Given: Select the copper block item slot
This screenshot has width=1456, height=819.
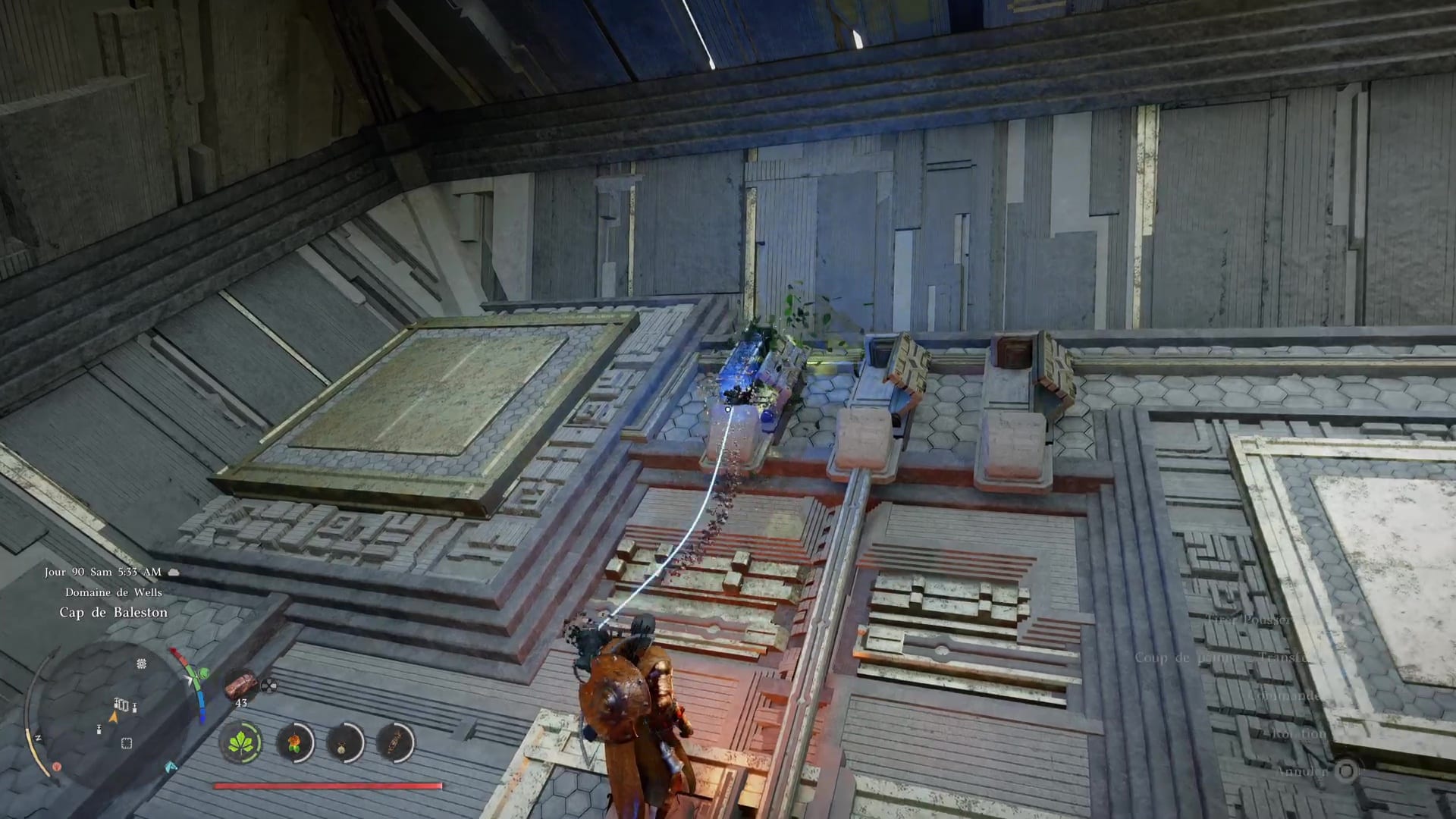Looking at the screenshot, I should (x=241, y=685).
